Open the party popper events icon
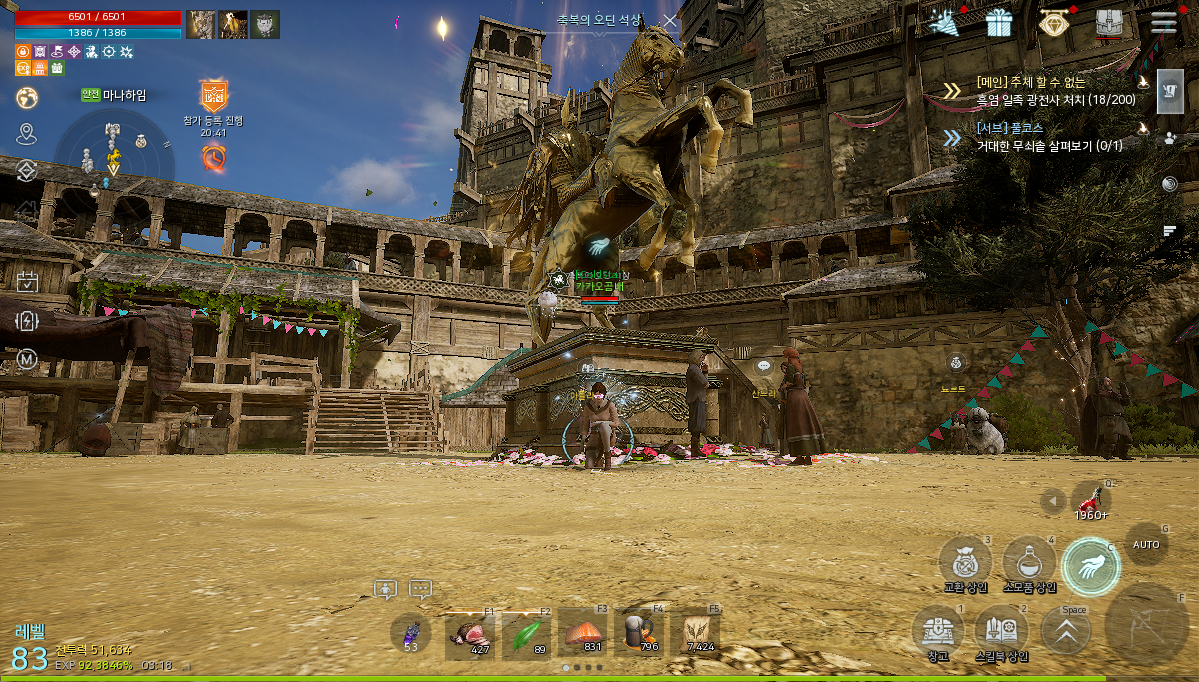Screen dimensions: 1199x682 point(943,22)
